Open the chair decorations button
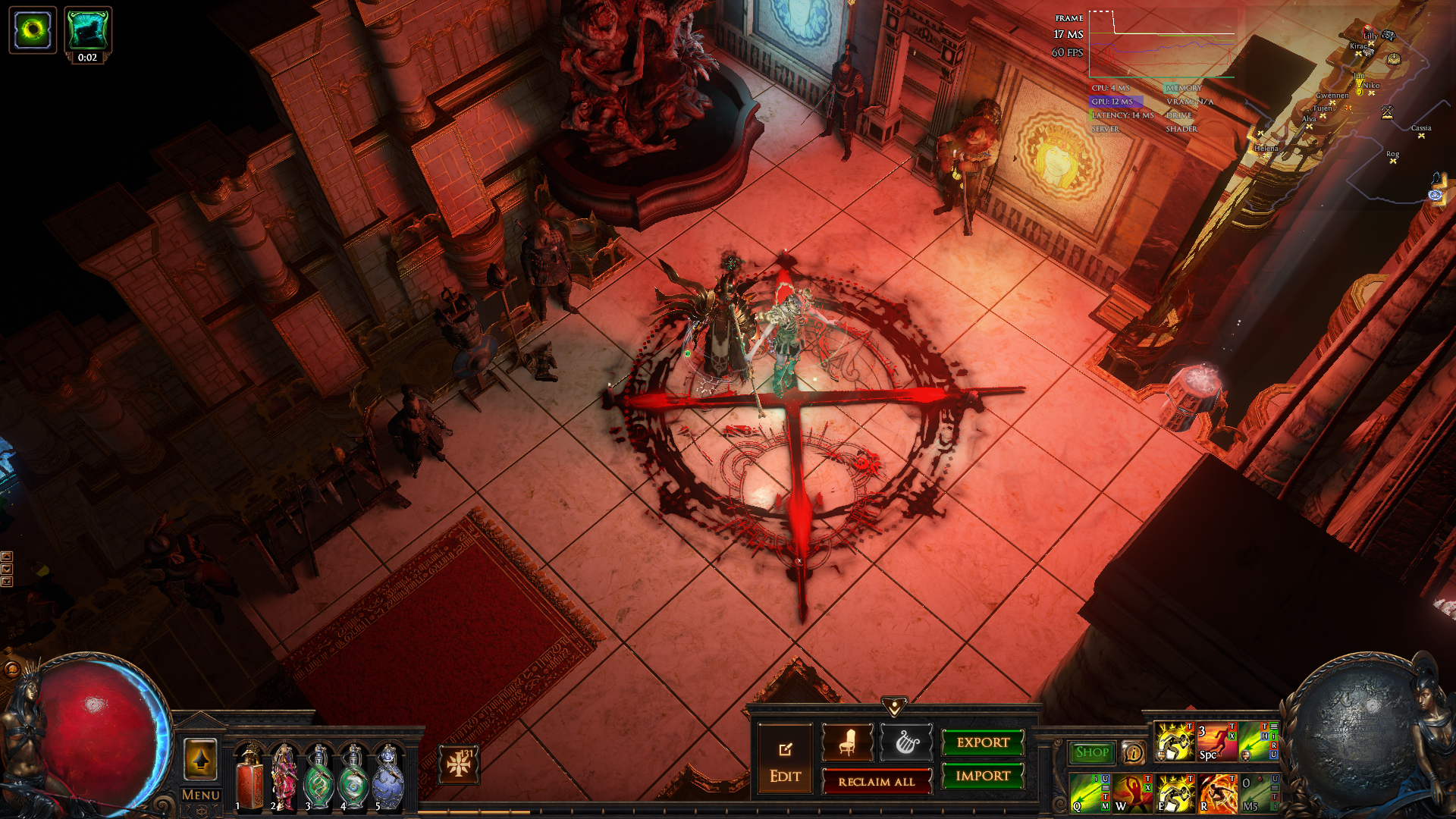This screenshot has height=819, width=1456. (847, 743)
